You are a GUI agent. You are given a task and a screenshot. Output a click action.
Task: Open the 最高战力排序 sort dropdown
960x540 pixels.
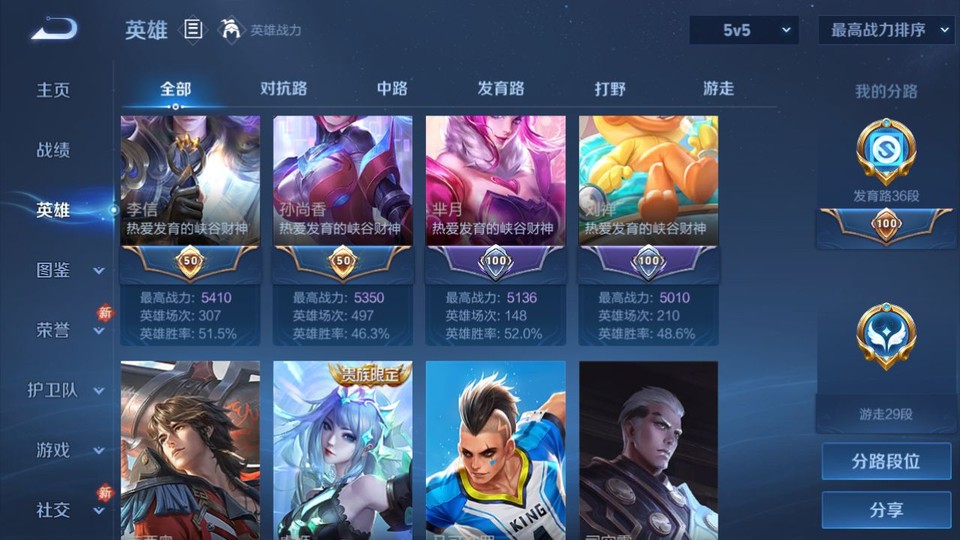coord(886,30)
